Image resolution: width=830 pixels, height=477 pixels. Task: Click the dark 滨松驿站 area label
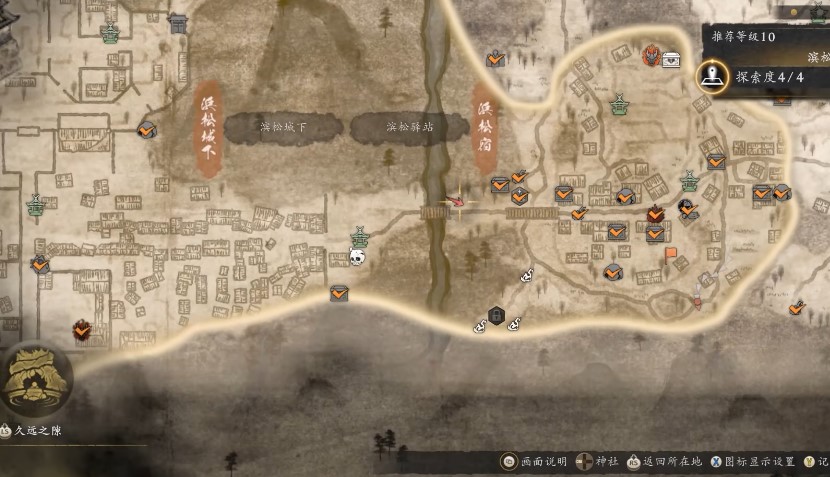coord(409,128)
